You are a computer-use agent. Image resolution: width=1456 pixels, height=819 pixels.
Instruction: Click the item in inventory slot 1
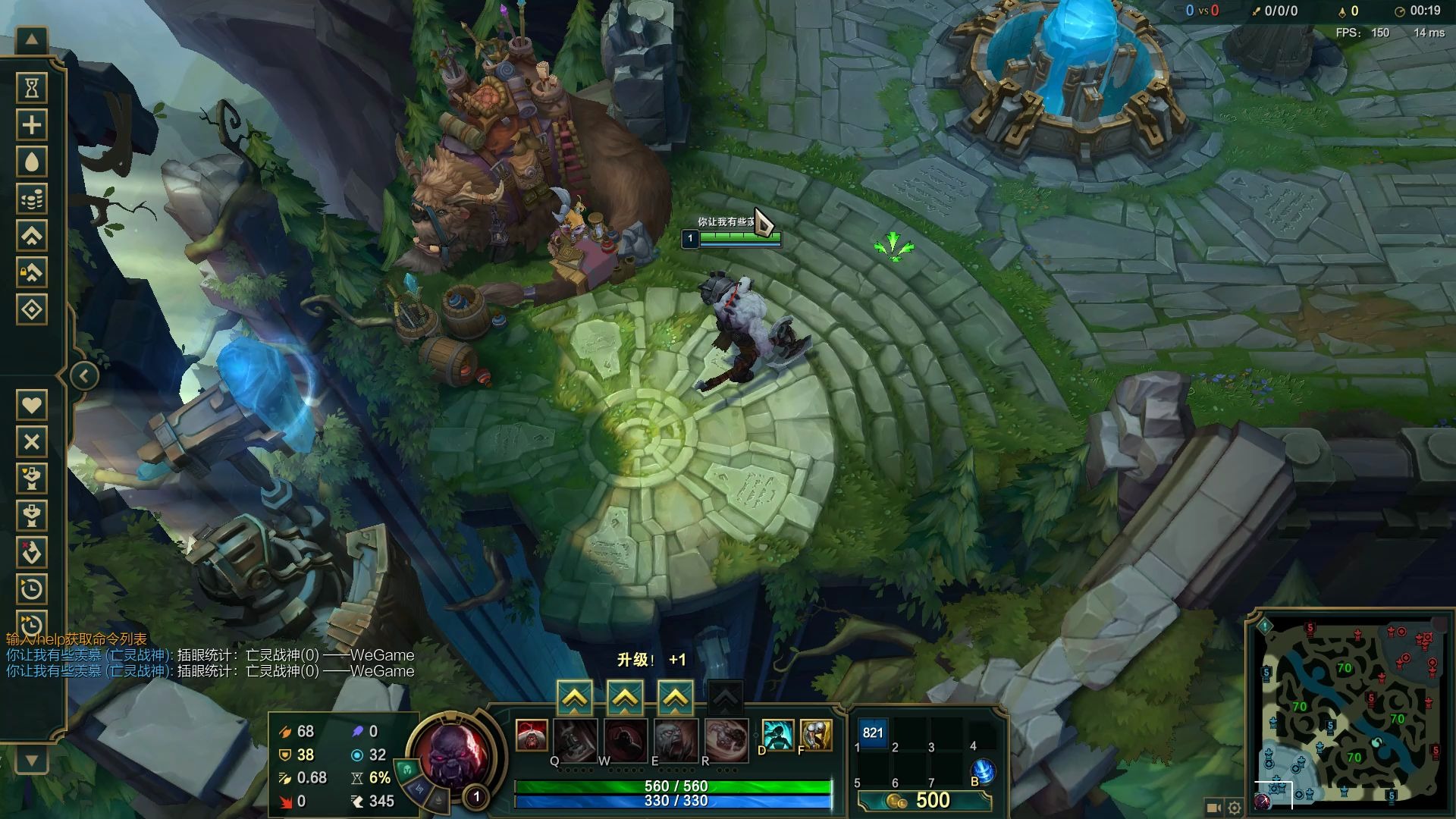[x=873, y=733]
